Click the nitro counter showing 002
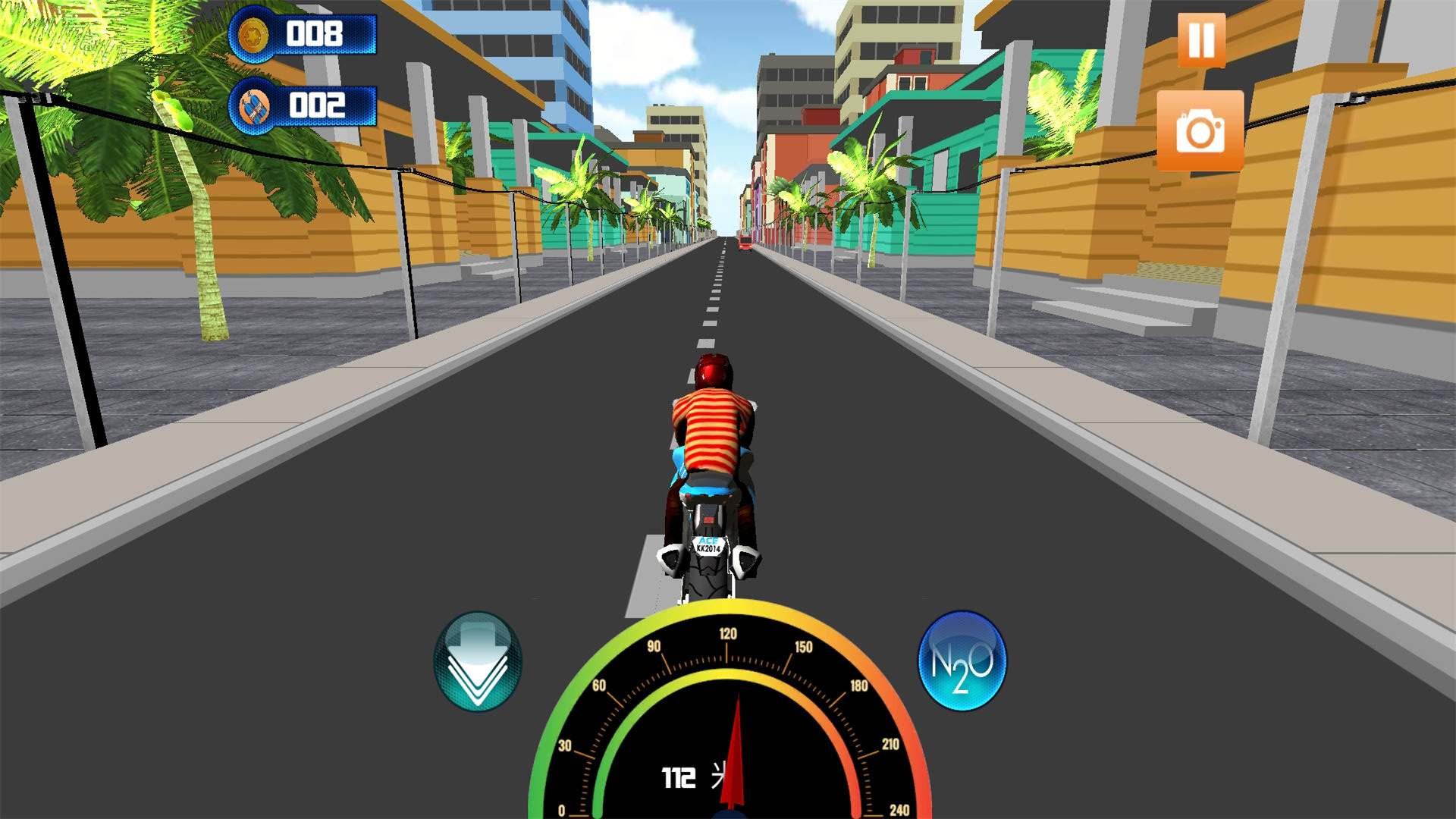 tap(318, 106)
